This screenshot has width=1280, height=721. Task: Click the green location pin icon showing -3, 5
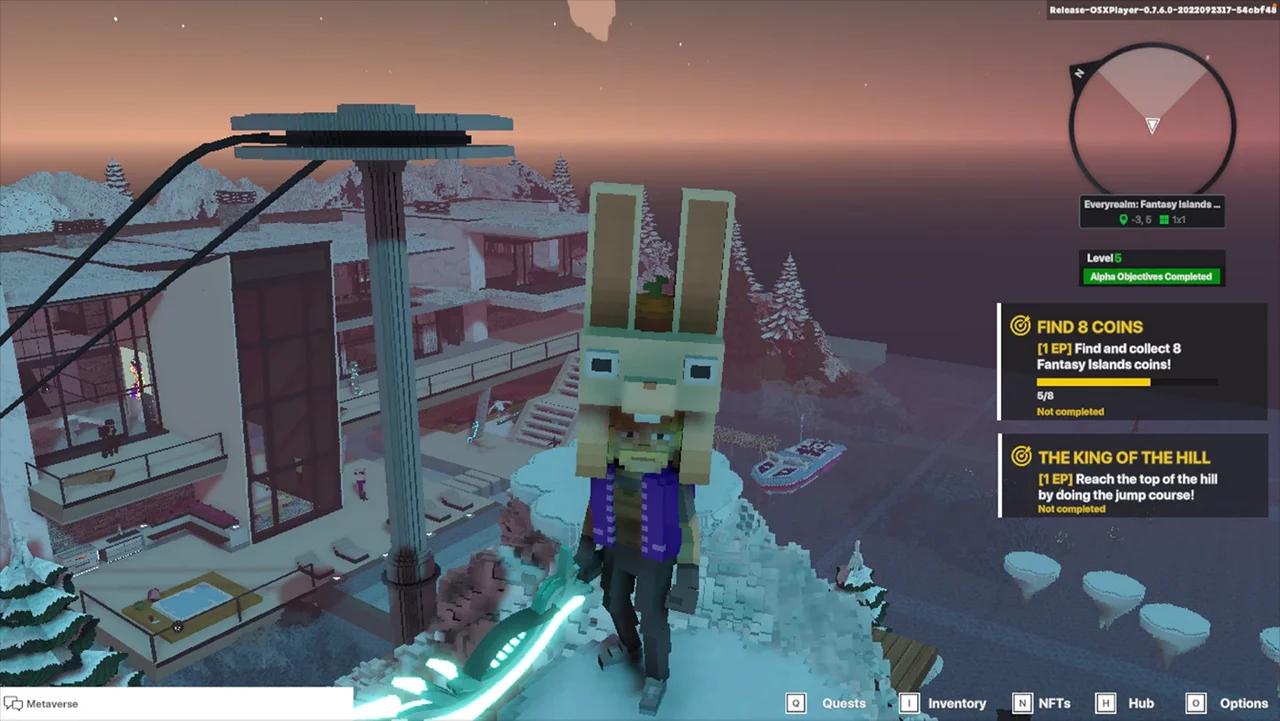1123,219
